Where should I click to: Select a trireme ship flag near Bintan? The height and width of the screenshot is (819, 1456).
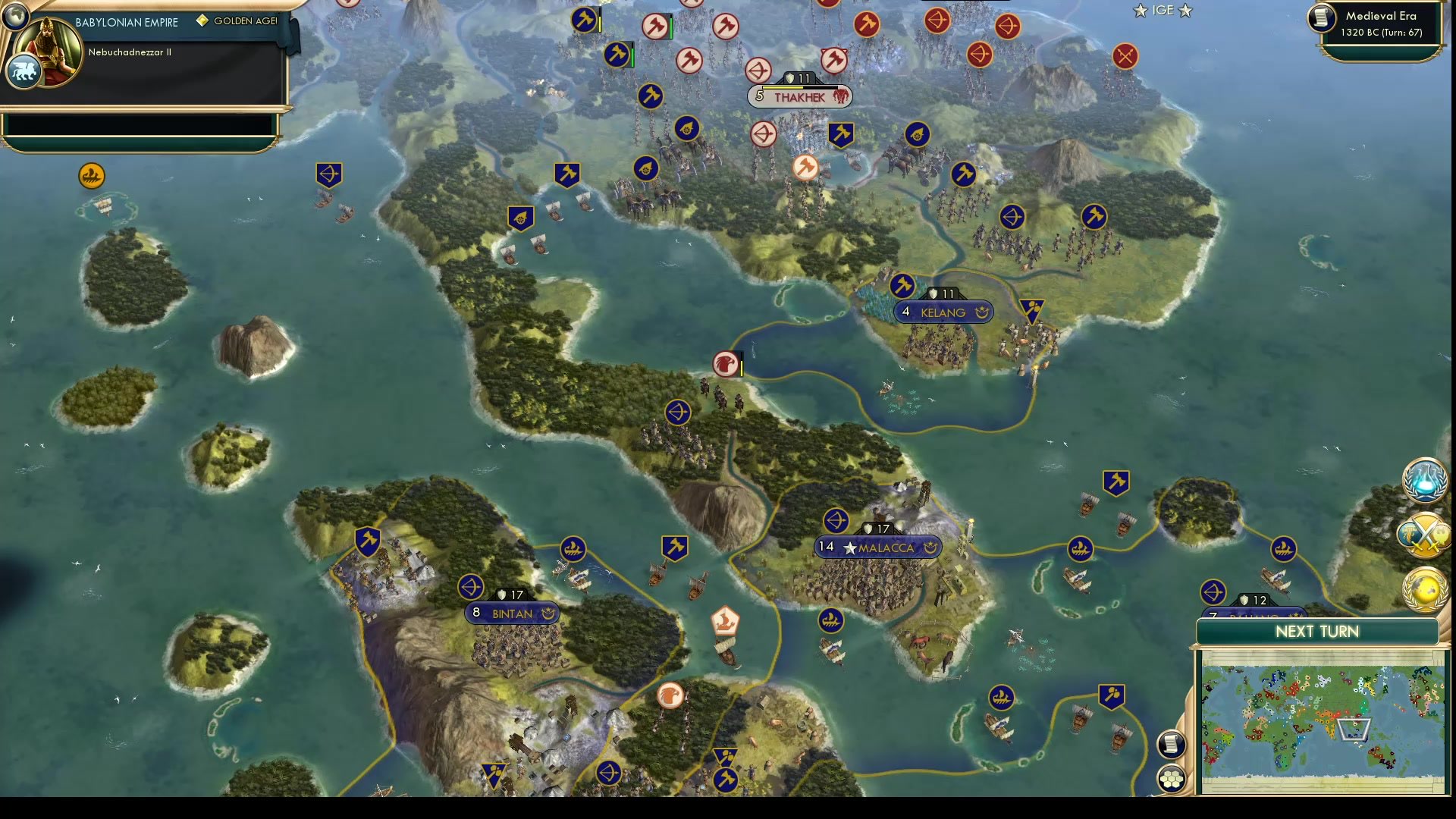(x=573, y=548)
